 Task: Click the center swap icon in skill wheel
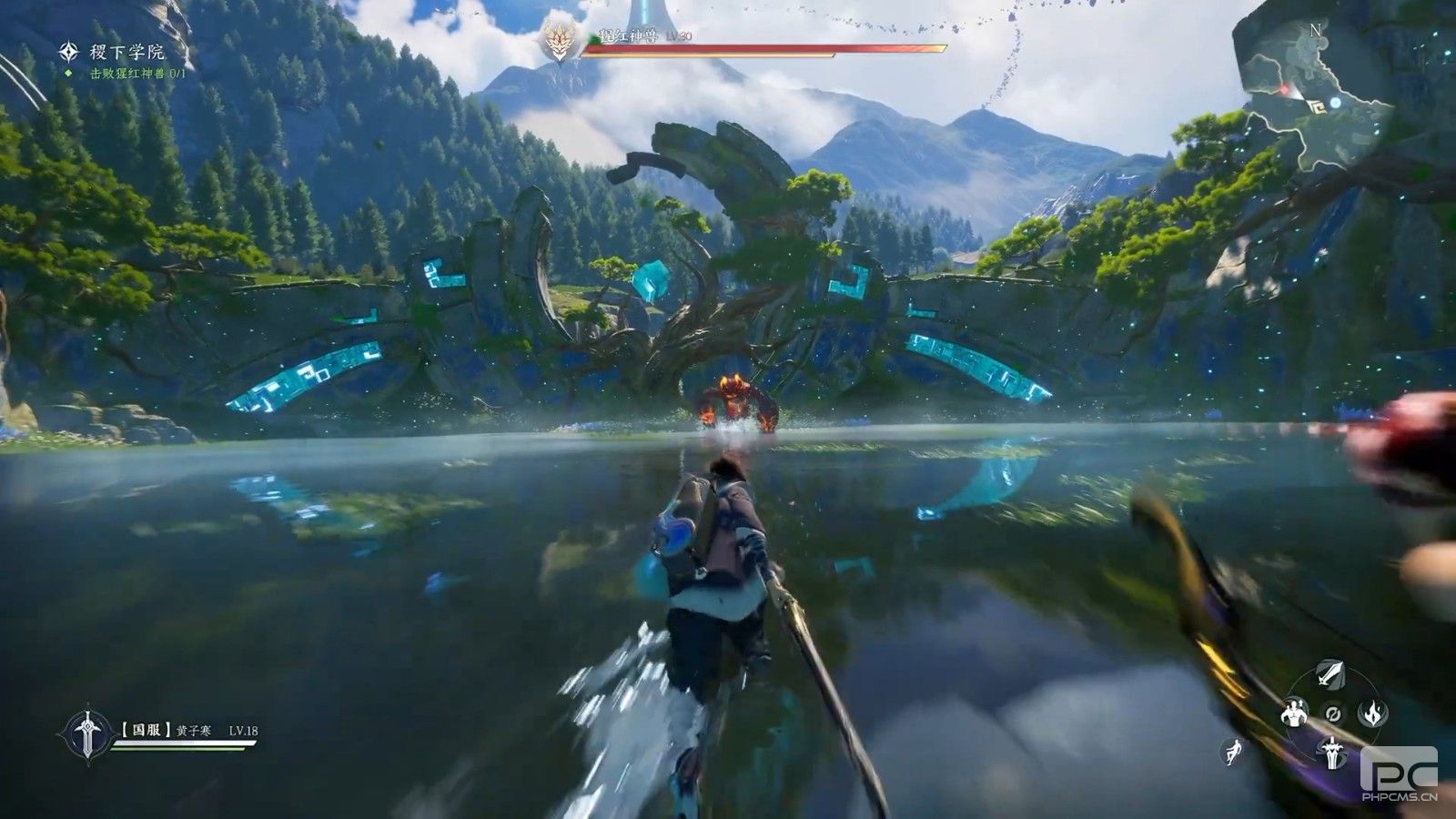click(x=1333, y=713)
